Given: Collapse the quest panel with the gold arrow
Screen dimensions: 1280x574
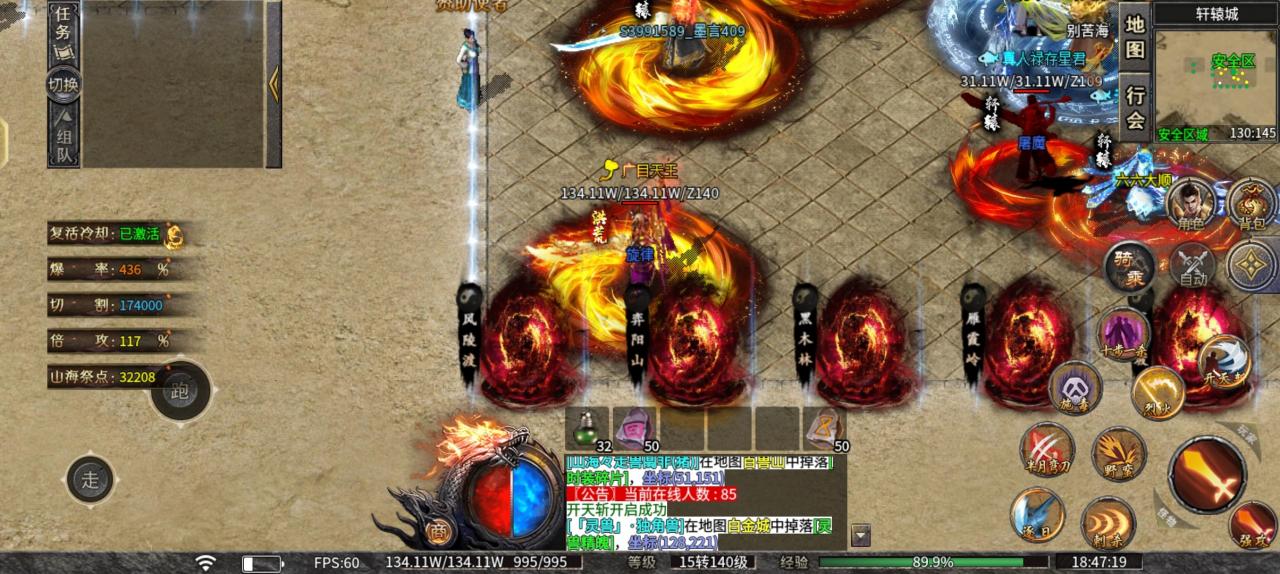Looking at the screenshot, I should point(273,84).
